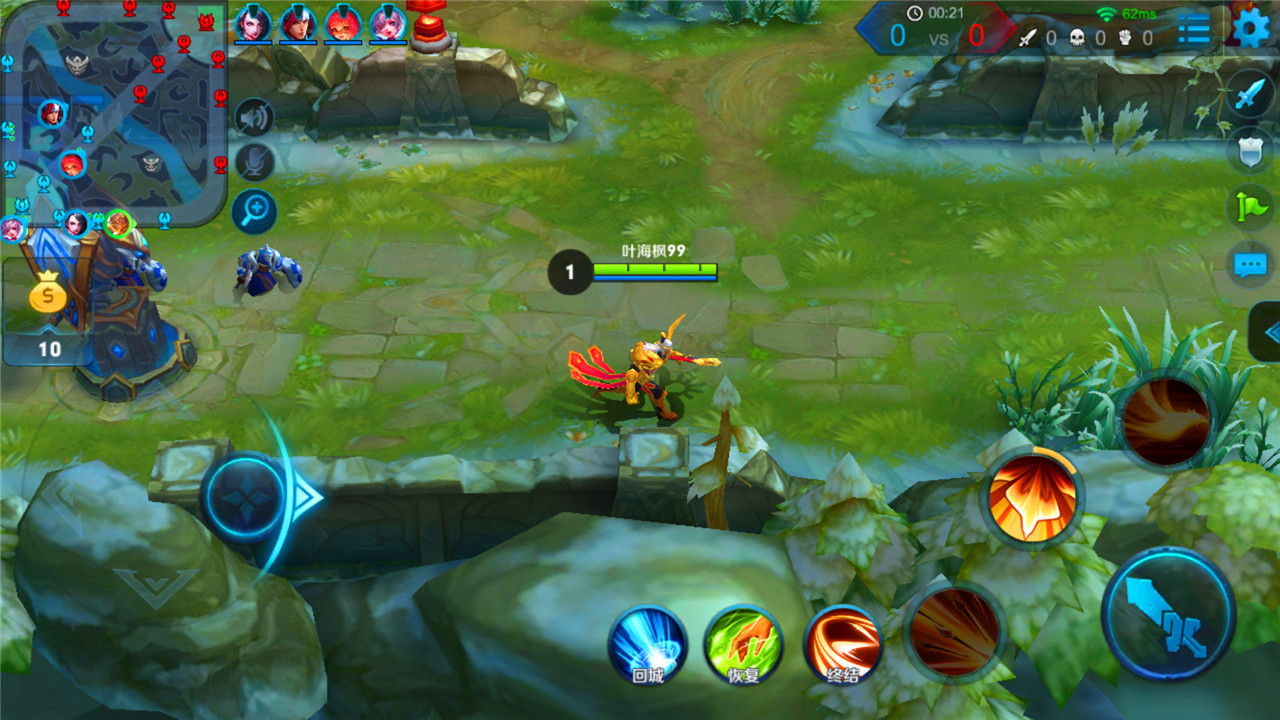The image size is (1280, 720).
Task: Expand the right side arrow panel
Action: (x=1267, y=332)
